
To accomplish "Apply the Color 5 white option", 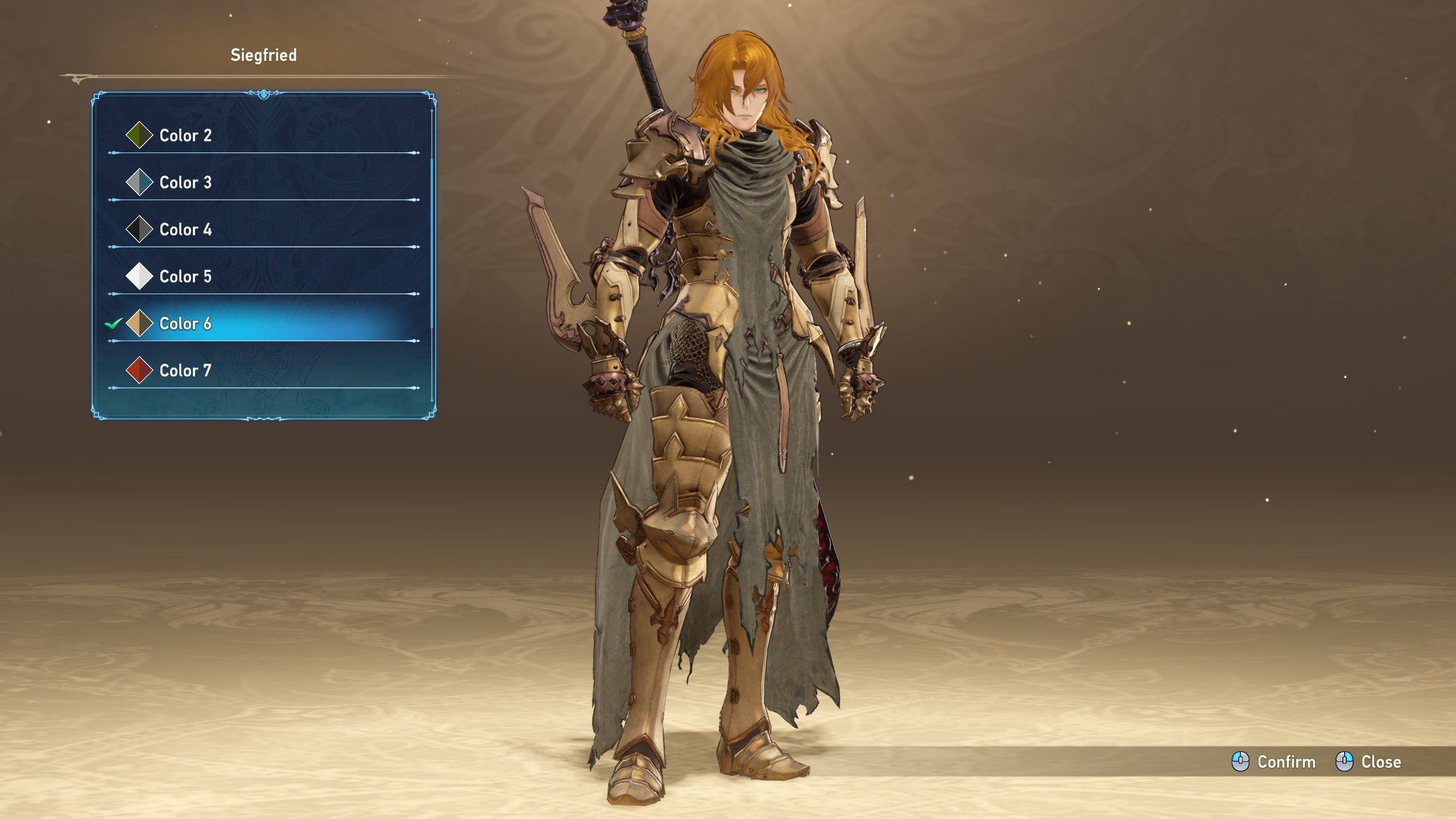I will point(185,276).
